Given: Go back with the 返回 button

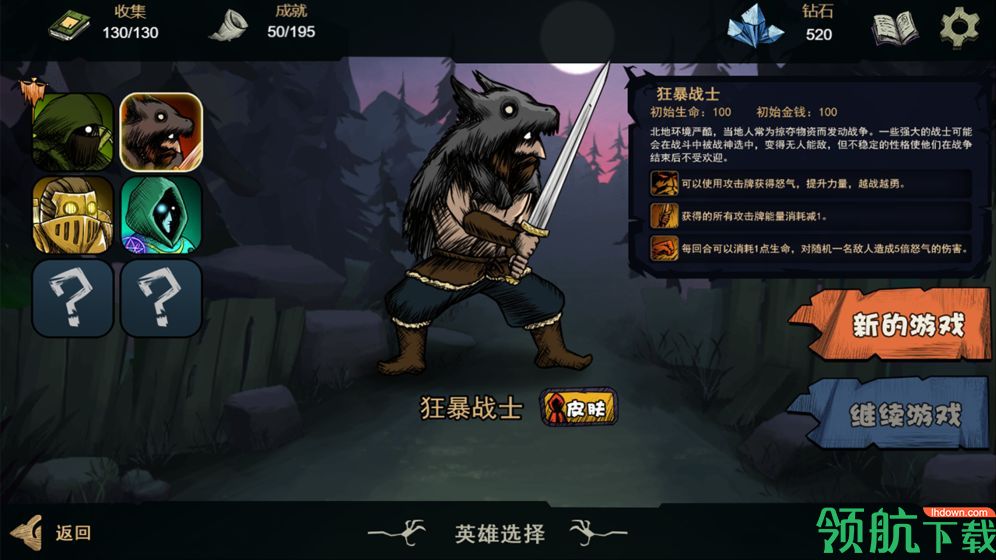Looking at the screenshot, I should pyautogui.click(x=55, y=533).
